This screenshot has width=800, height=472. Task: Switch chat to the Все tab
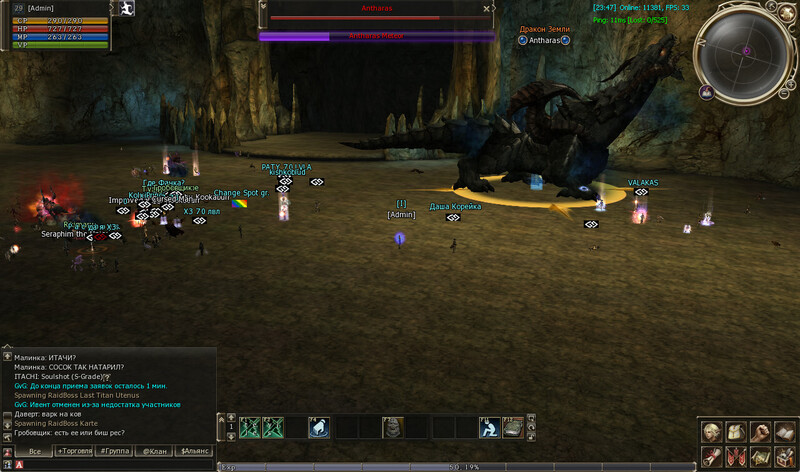[x=34, y=452]
